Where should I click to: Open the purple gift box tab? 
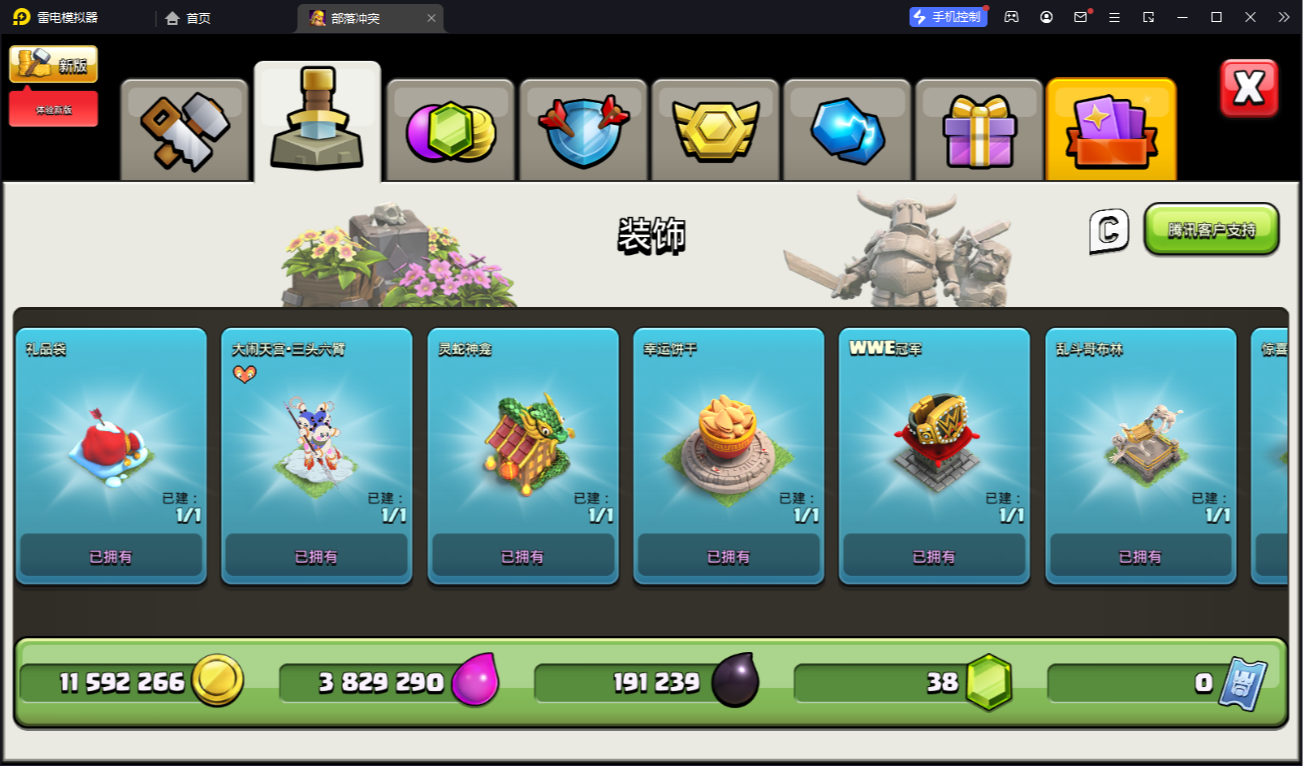(979, 130)
